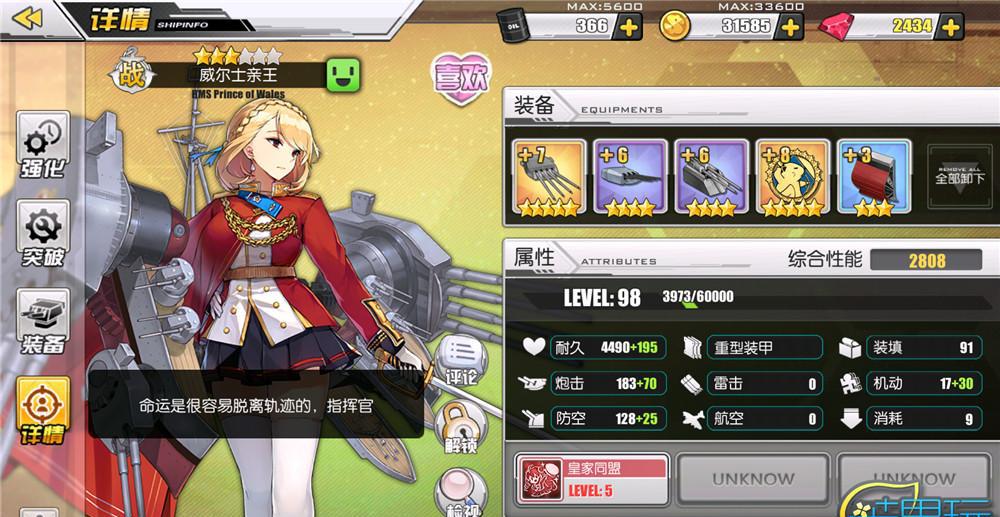Switch to the 突破 limit break tab
The width and height of the screenshot is (1000, 517).
coord(43,235)
